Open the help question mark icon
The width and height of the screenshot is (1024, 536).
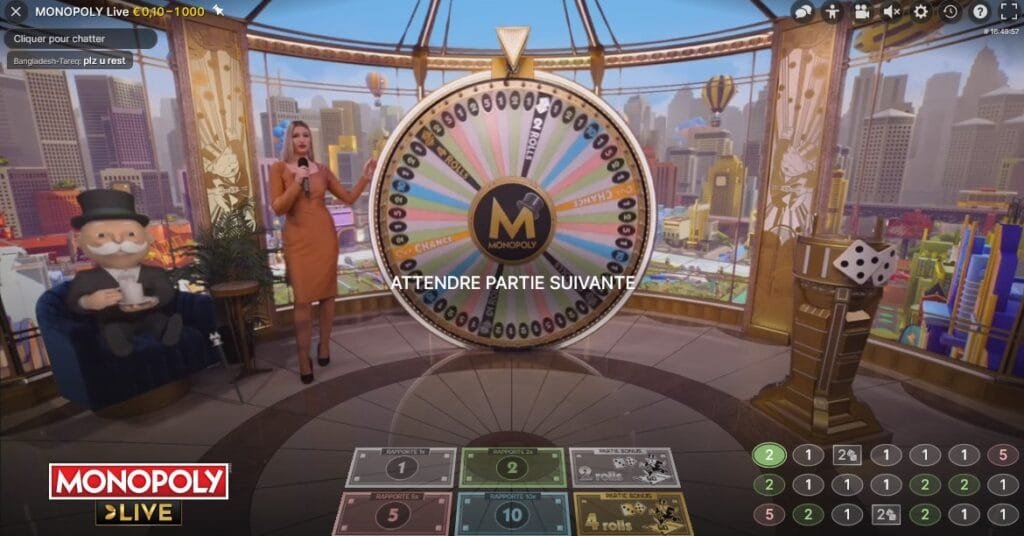point(980,12)
